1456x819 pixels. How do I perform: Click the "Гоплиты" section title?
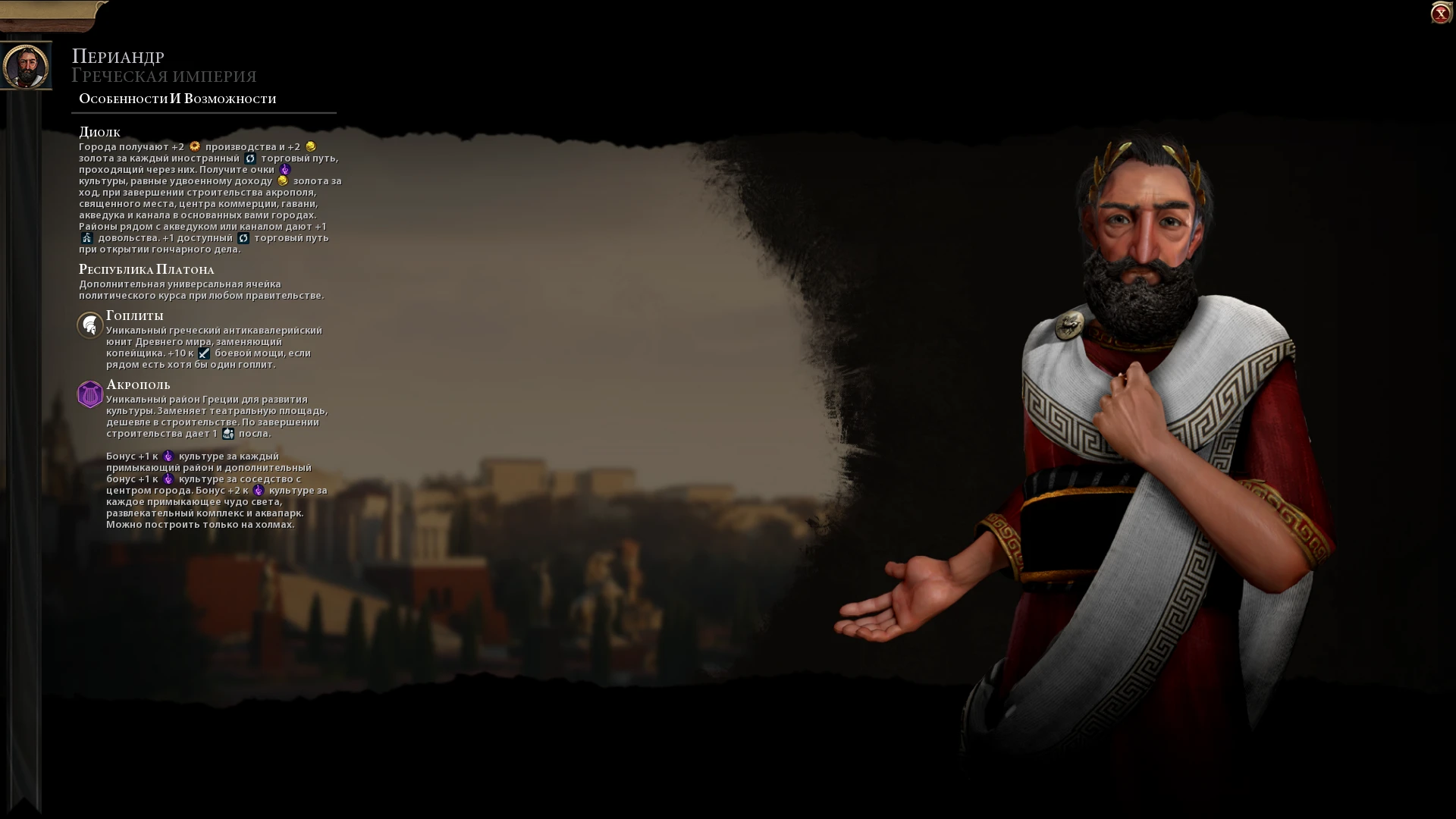(x=135, y=315)
